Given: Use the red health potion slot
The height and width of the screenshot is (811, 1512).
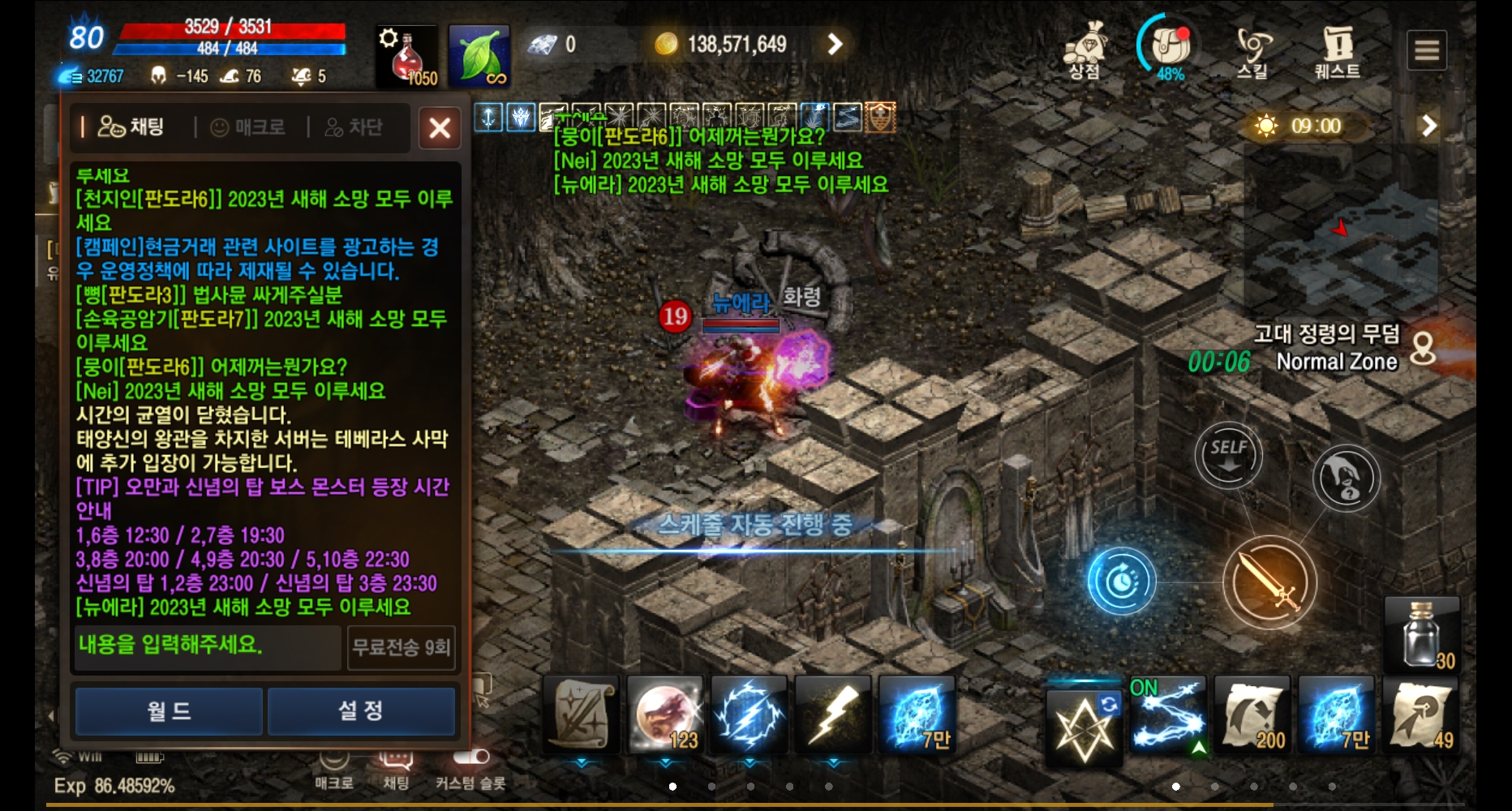Looking at the screenshot, I should 406,55.
